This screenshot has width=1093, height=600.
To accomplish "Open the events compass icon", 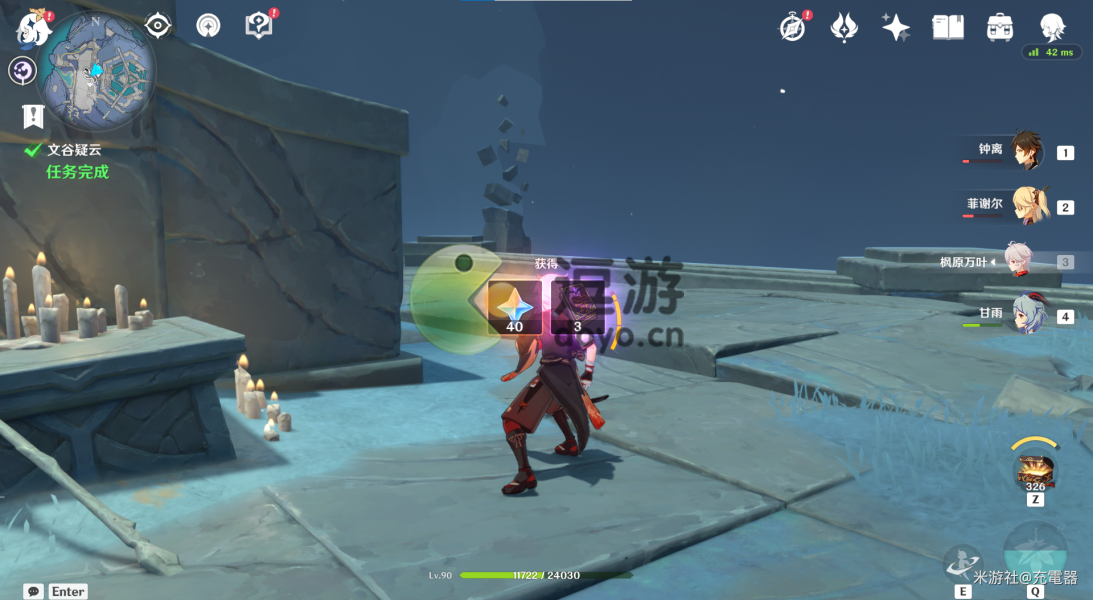I will (793, 28).
